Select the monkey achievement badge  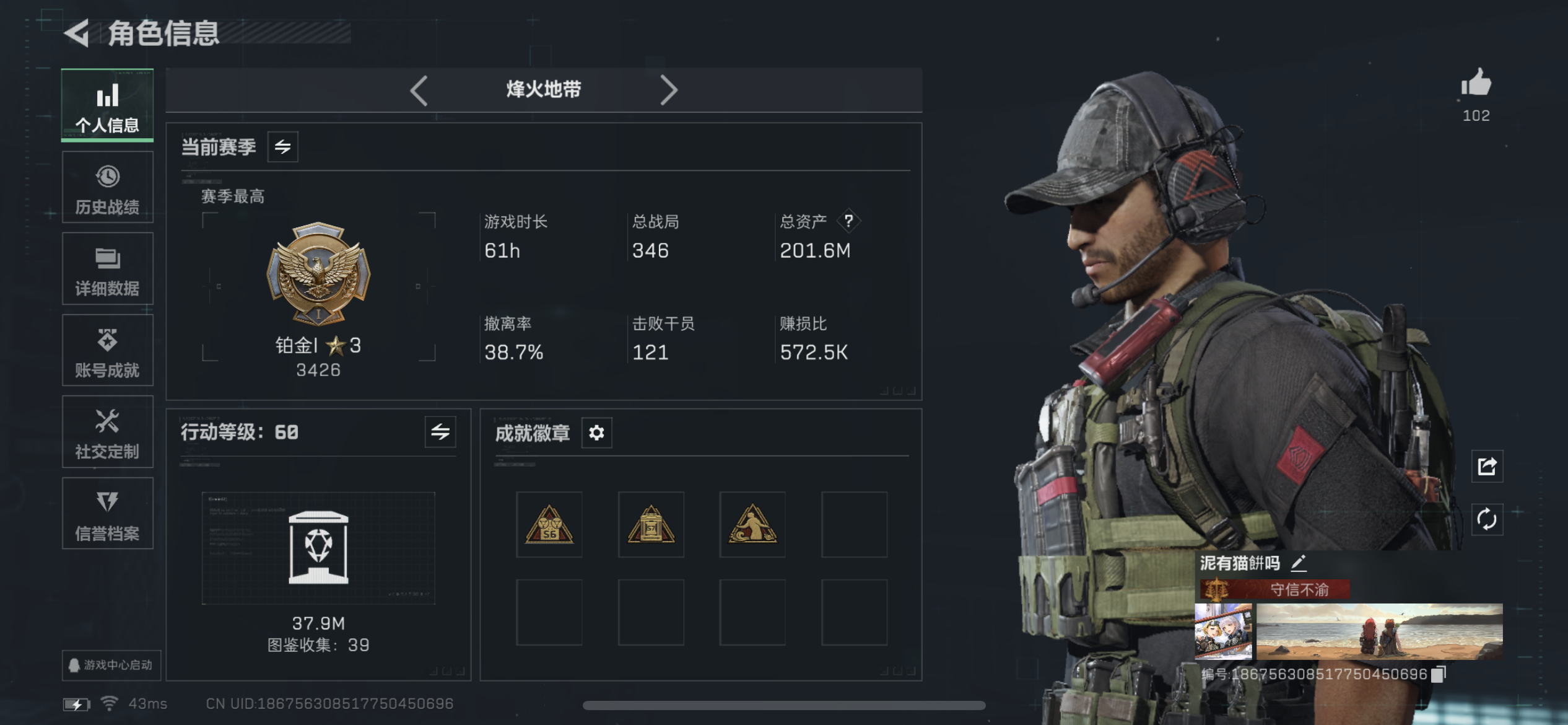coord(752,524)
